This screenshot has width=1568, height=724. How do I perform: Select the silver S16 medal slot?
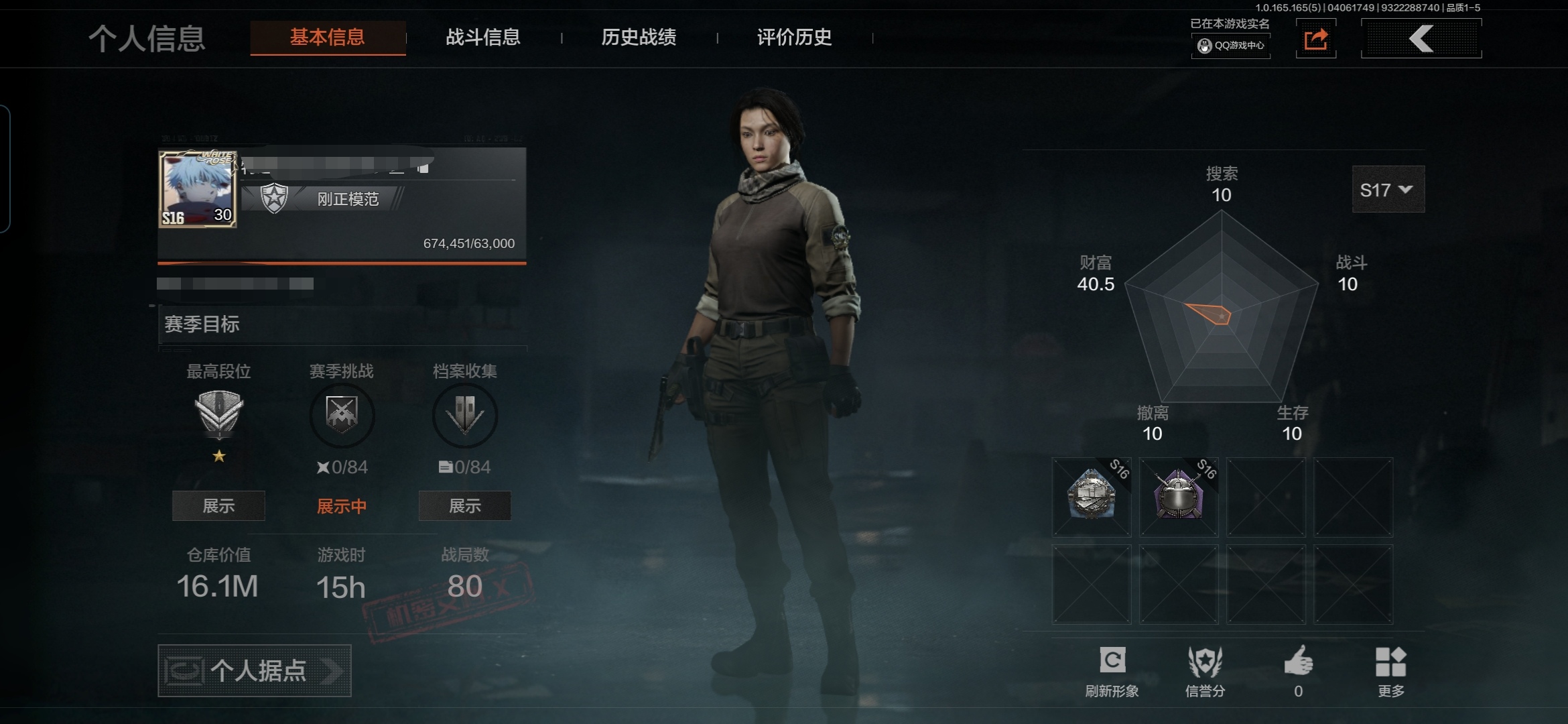point(1092,497)
